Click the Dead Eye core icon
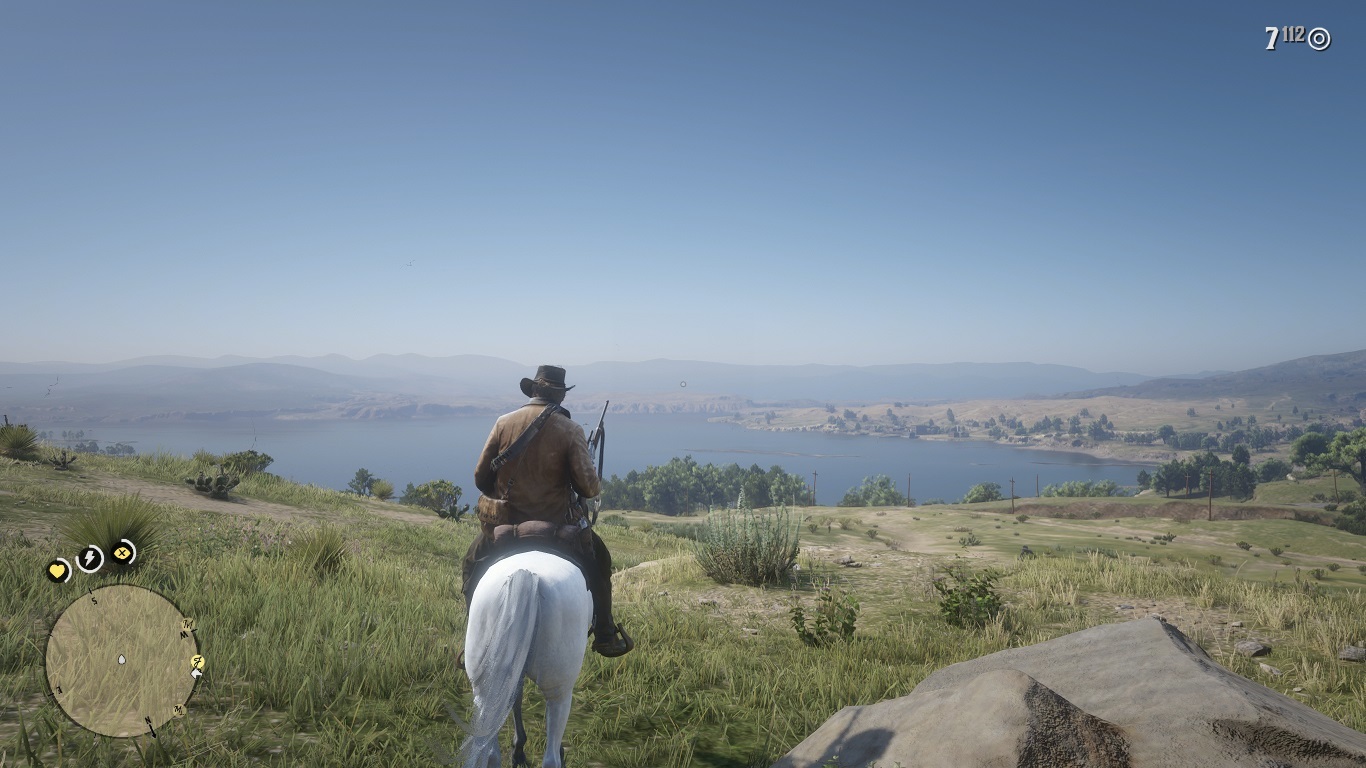 (x=123, y=551)
